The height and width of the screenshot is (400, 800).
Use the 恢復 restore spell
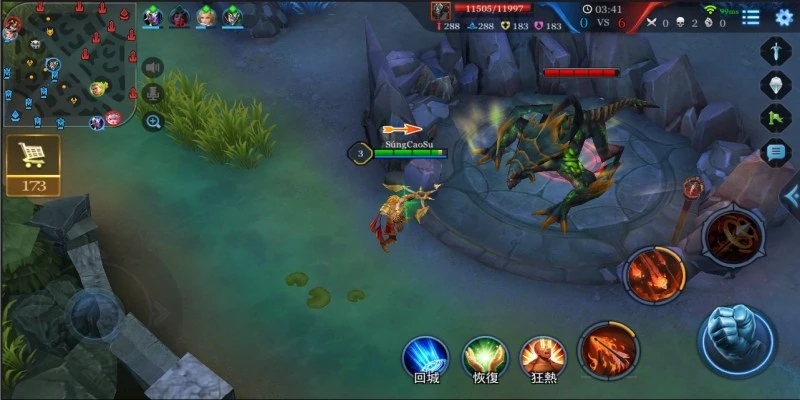(x=485, y=357)
